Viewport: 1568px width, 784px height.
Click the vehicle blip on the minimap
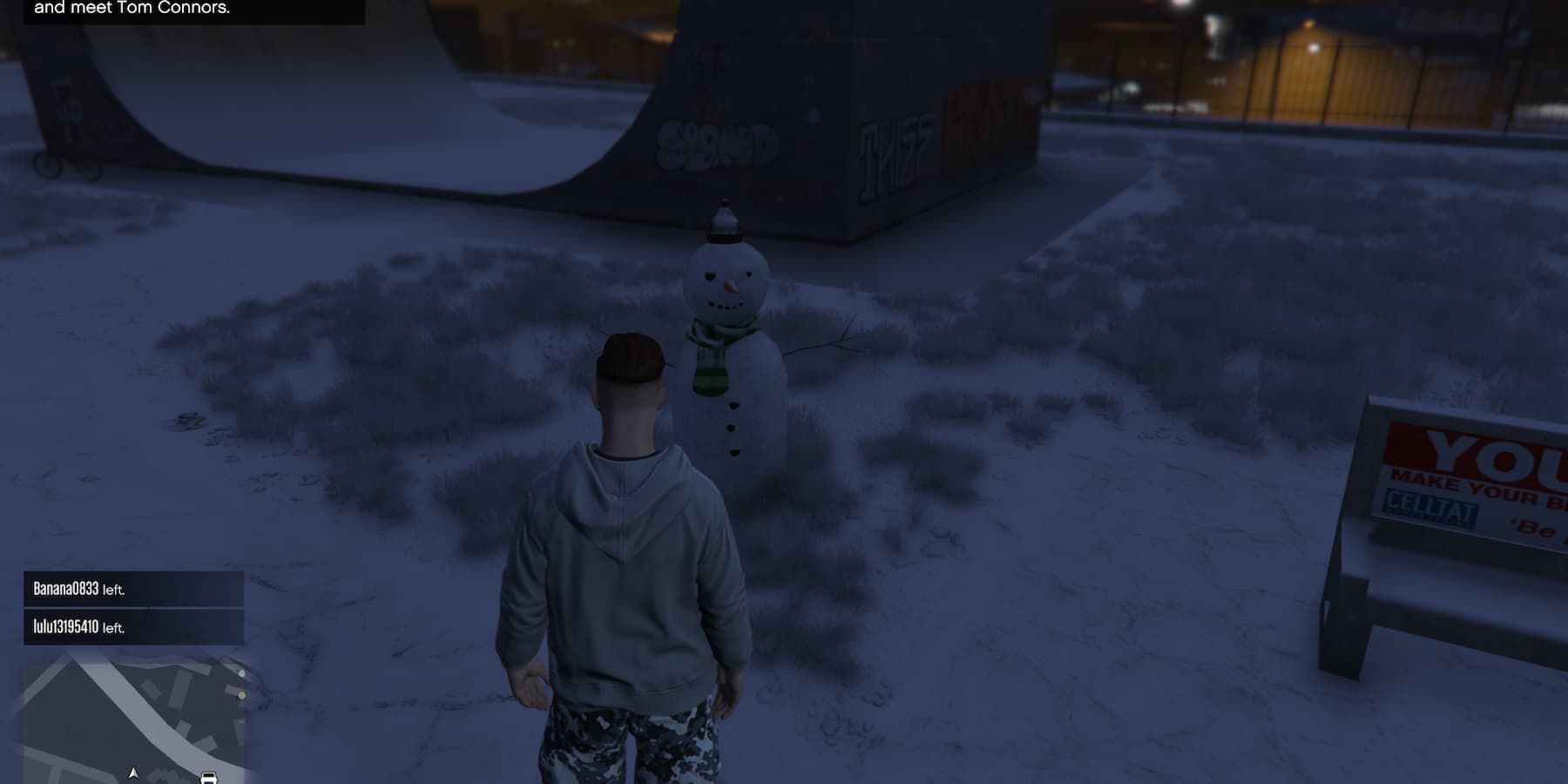point(209,778)
